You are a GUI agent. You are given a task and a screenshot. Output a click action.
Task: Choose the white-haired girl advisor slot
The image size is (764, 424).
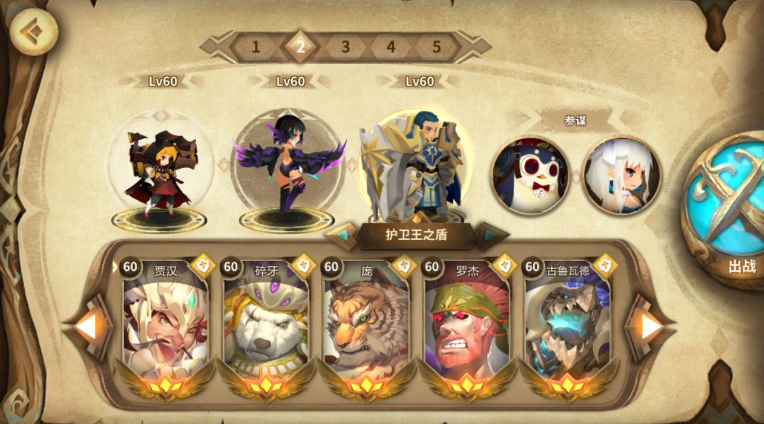[621, 176]
